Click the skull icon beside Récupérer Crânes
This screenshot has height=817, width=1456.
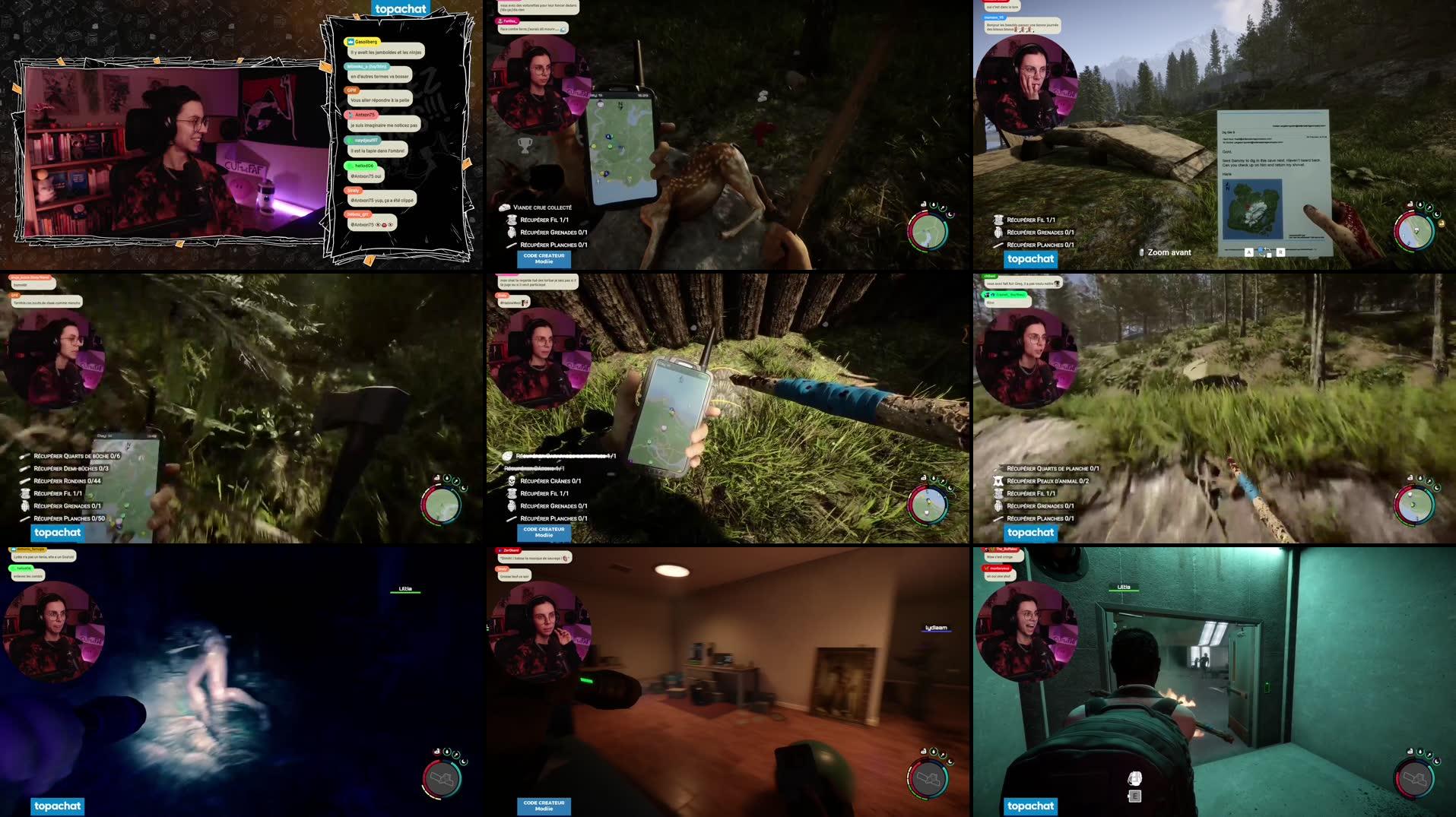(512, 481)
